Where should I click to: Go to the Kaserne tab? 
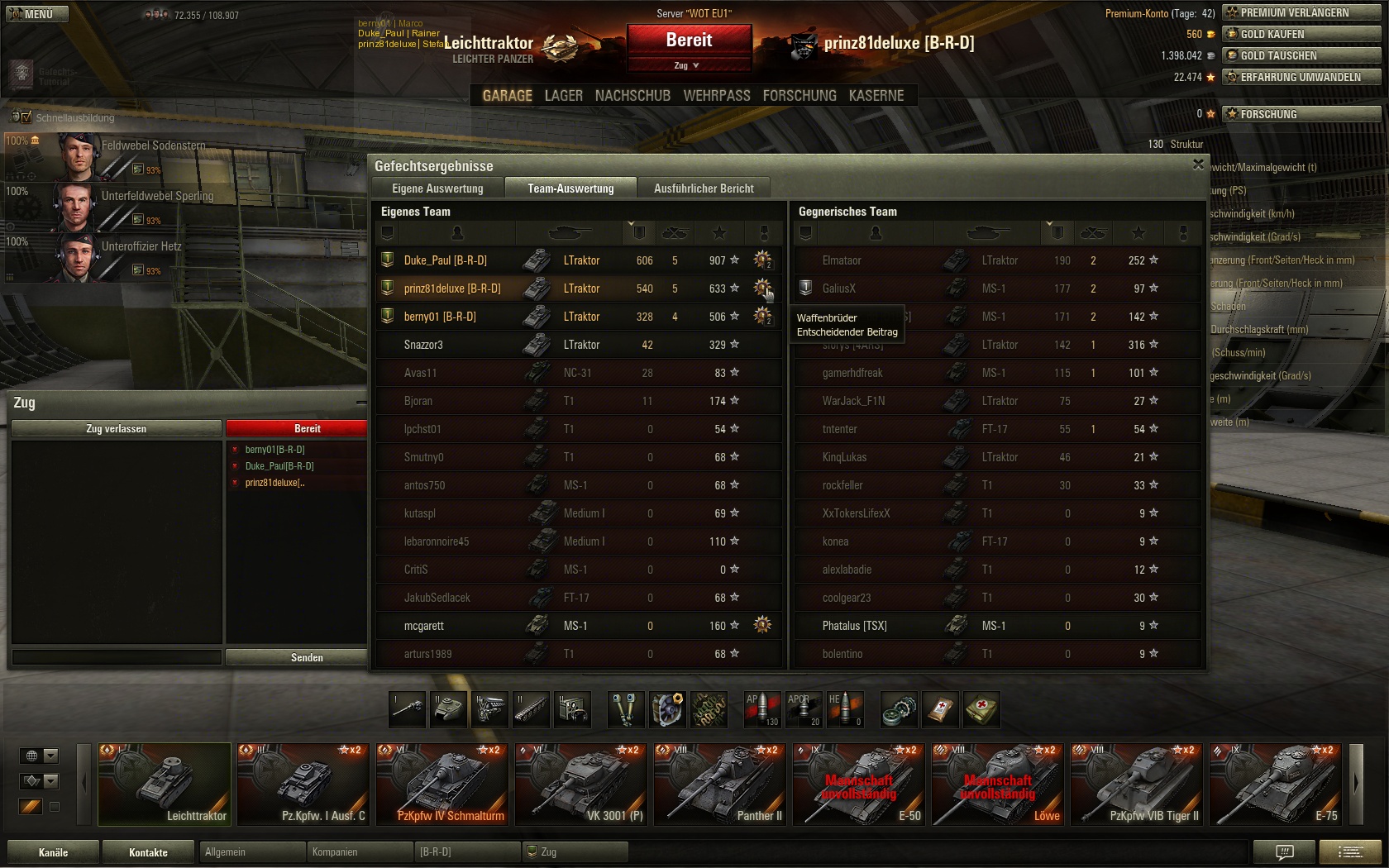[876, 96]
